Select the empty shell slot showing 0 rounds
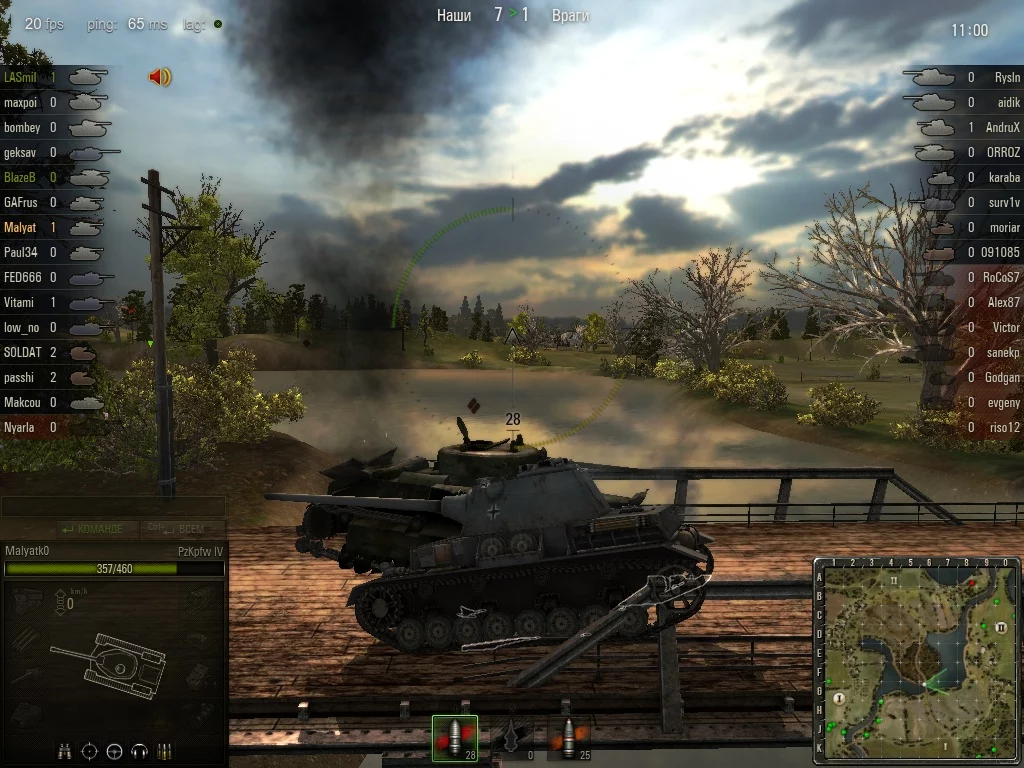Screen dimensions: 1024x768 (512, 738)
